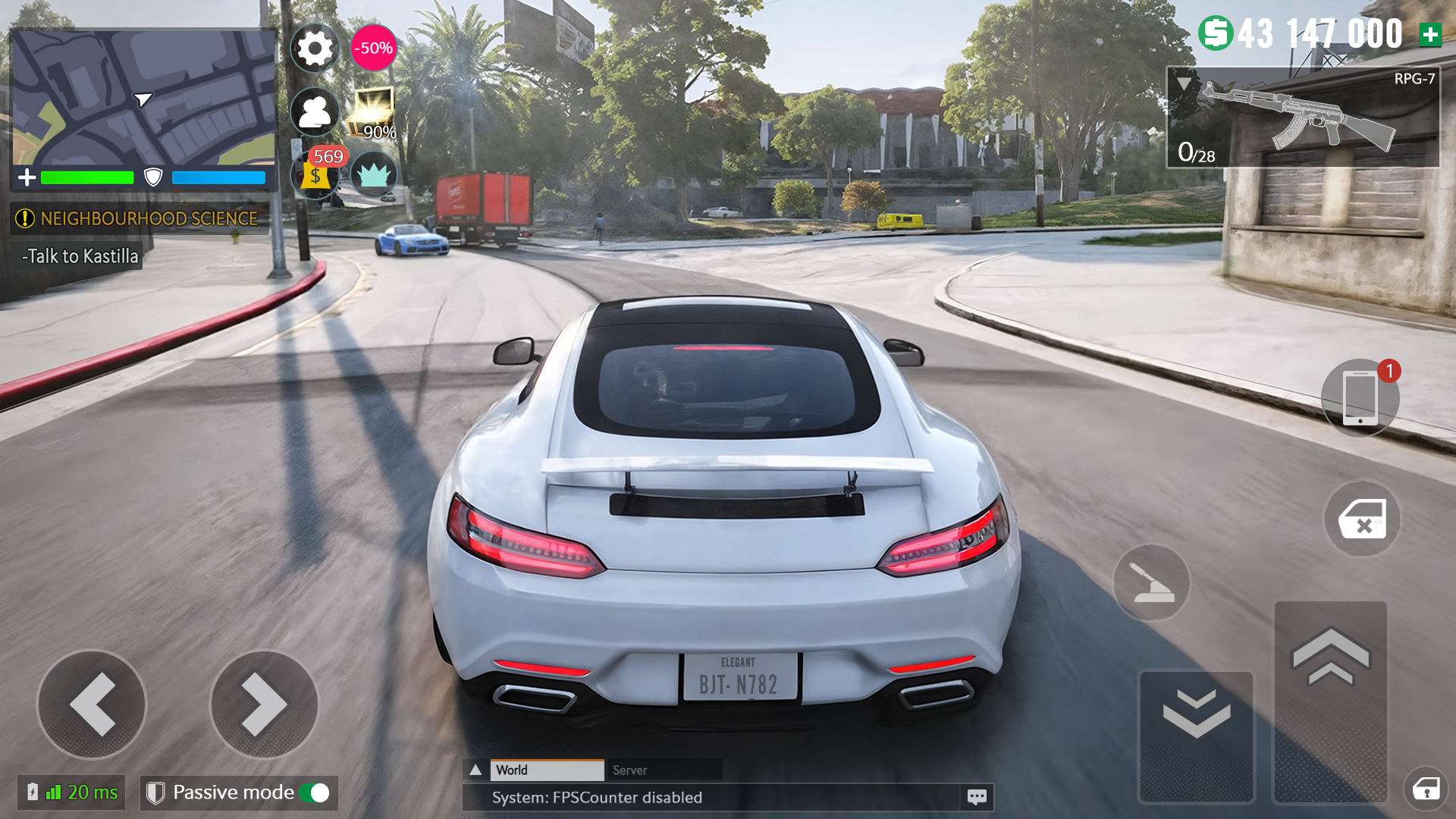This screenshot has width=1456, height=819.
Task: Toggle the battery saver indicator
Action: click(x=31, y=792)
